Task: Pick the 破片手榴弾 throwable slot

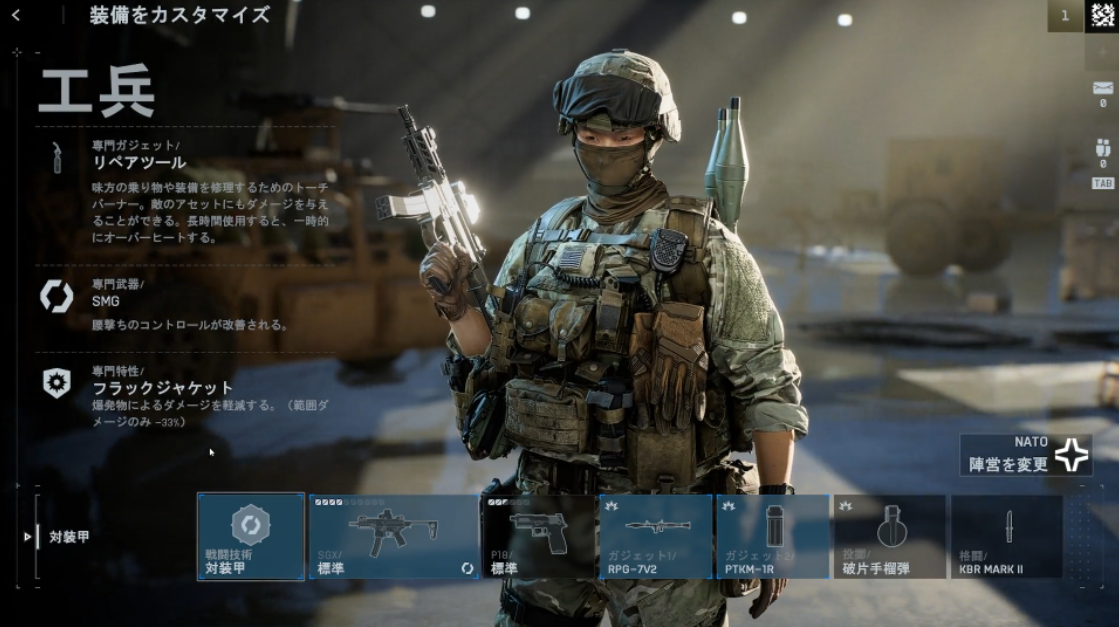Action: [889, 536]
